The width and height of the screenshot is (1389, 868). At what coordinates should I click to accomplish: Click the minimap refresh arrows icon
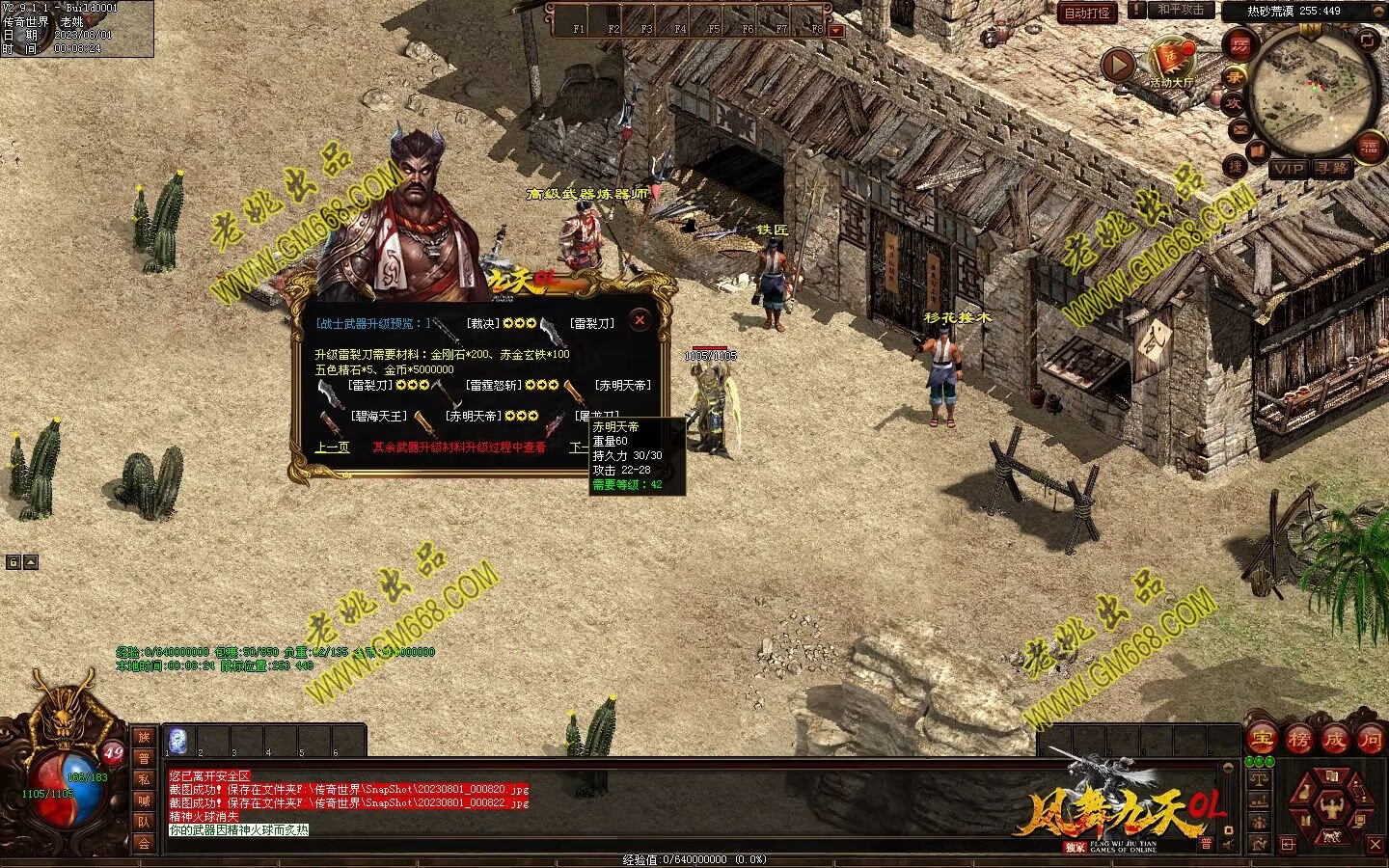(x=1368, y=40)
